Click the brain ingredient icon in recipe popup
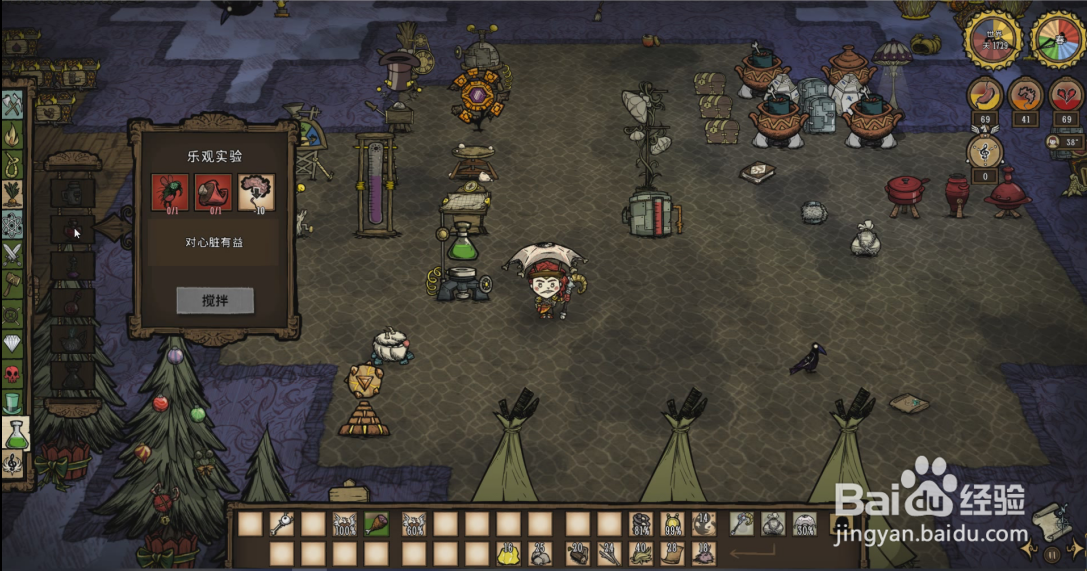The width and height of the screenshot is (1087, 571). 255,192
